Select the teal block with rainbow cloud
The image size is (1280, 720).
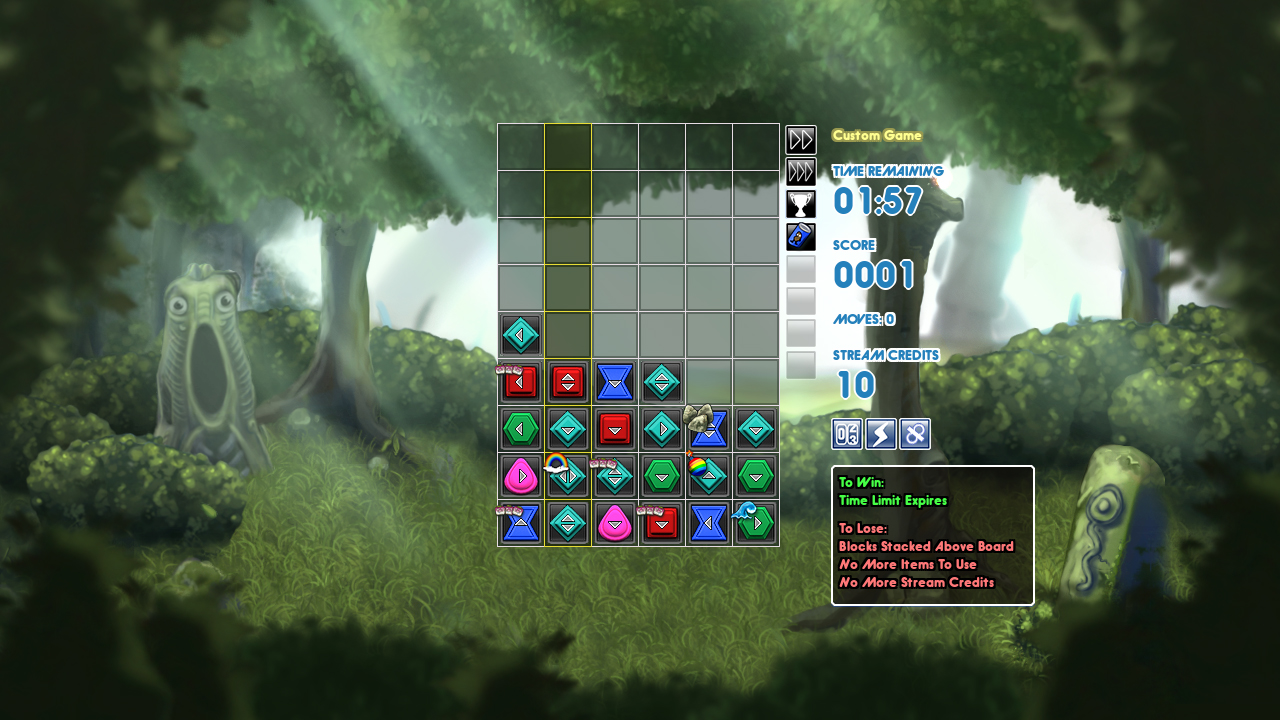[566, 474]
